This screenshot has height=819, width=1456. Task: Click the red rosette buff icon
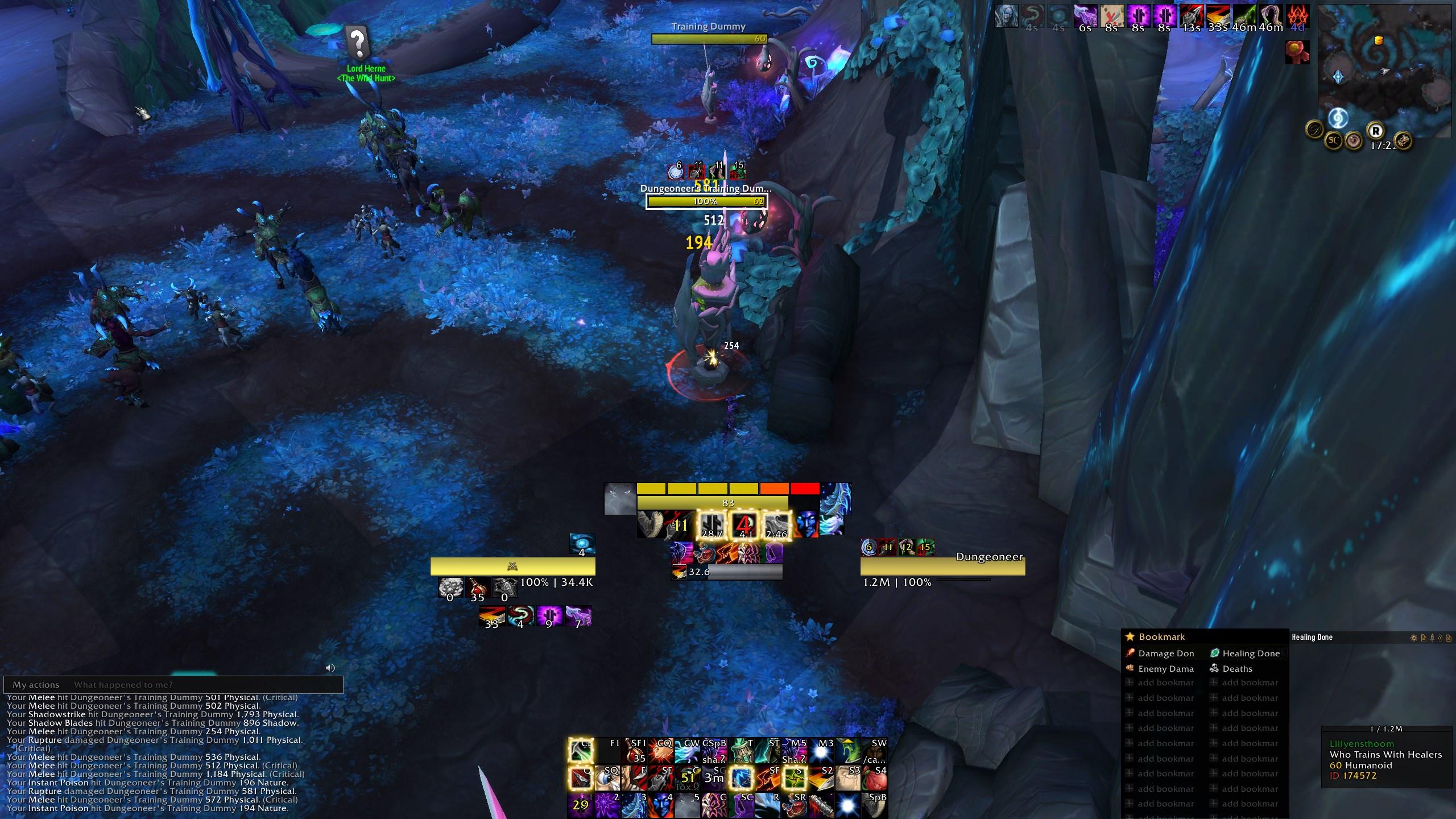(1297, 52)
